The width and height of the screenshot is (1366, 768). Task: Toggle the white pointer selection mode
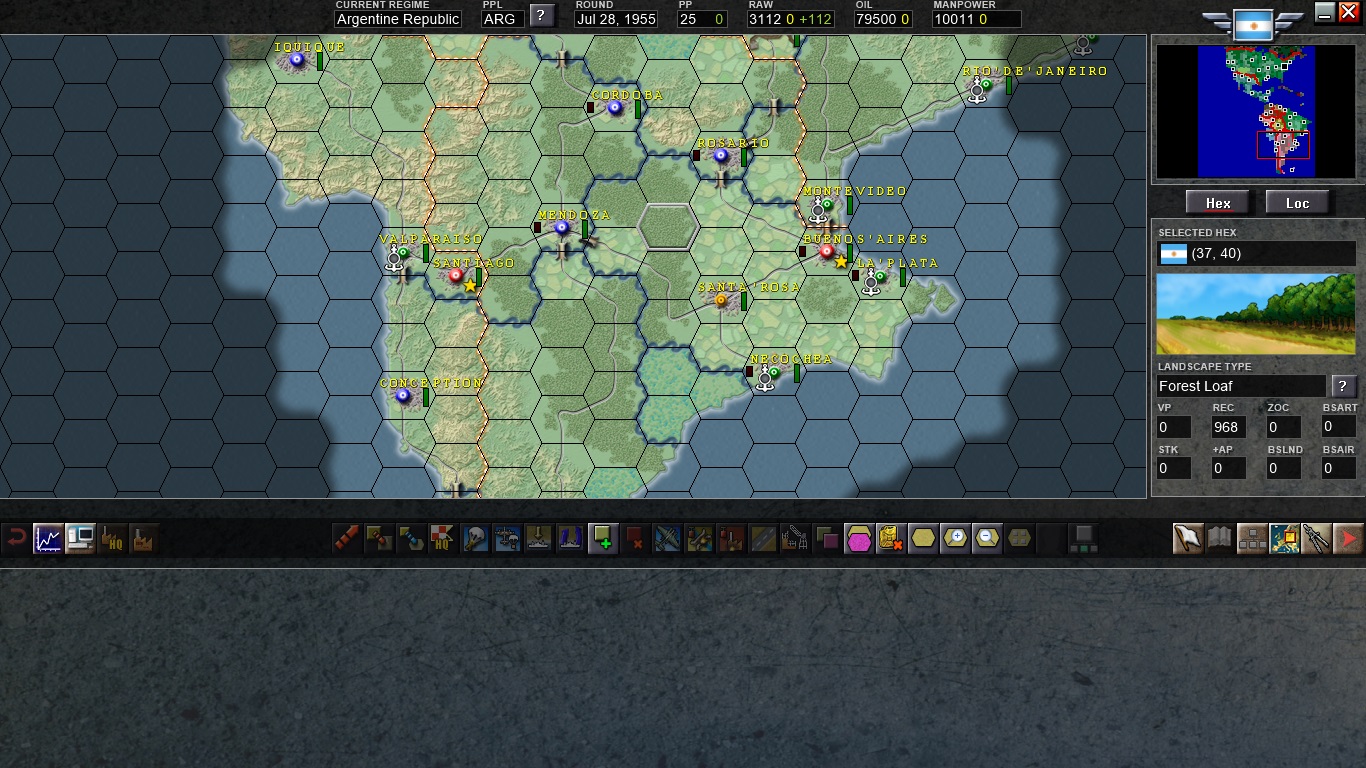coord(1187,538)
